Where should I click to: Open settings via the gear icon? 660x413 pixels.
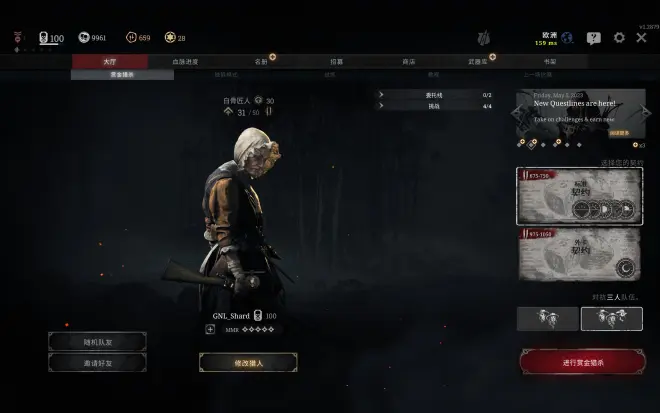pyautogui.click(x=619, y=38)
